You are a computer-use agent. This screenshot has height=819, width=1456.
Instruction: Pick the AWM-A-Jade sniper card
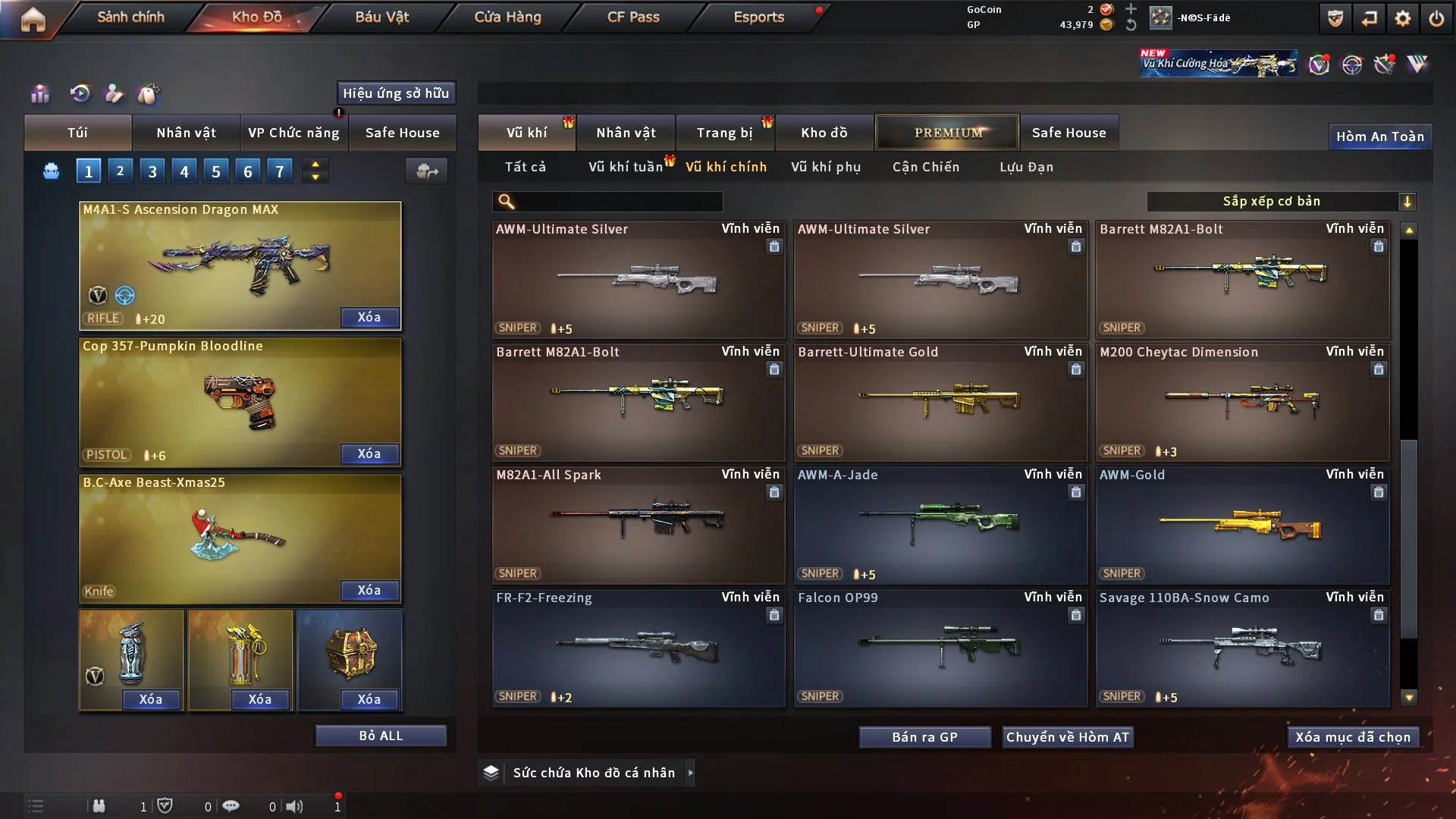click(x=940, y=525)
